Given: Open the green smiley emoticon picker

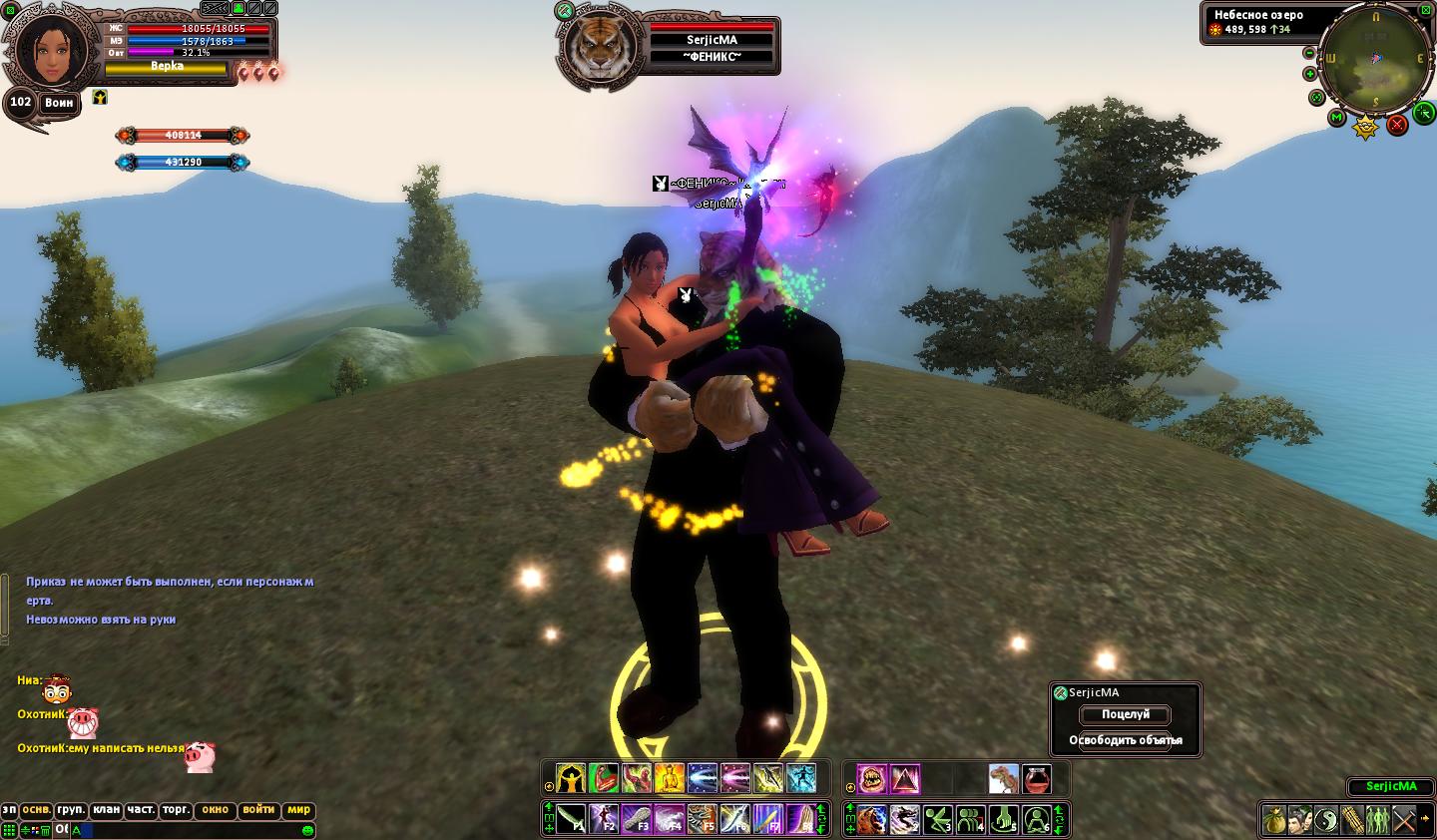Looking at the screenshot, I should [x=307, y=830].
